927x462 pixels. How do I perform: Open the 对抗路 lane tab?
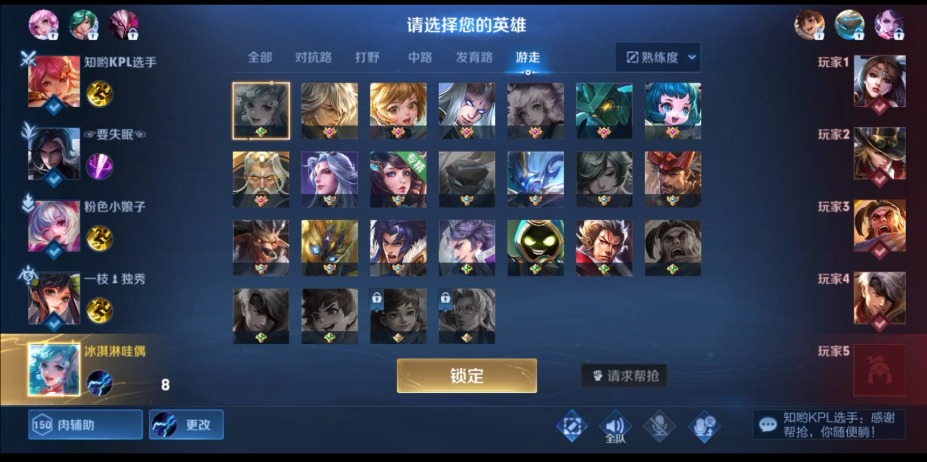click(x=314, y=57)
